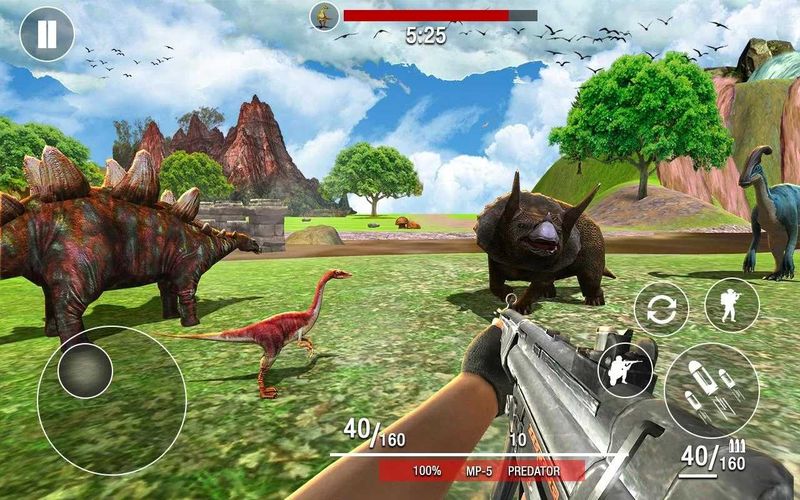Image resolution: width=800 pixels, height=500 pixels.
Task: Pause the game
Action: pyautogui.click(x=46, y=34)
